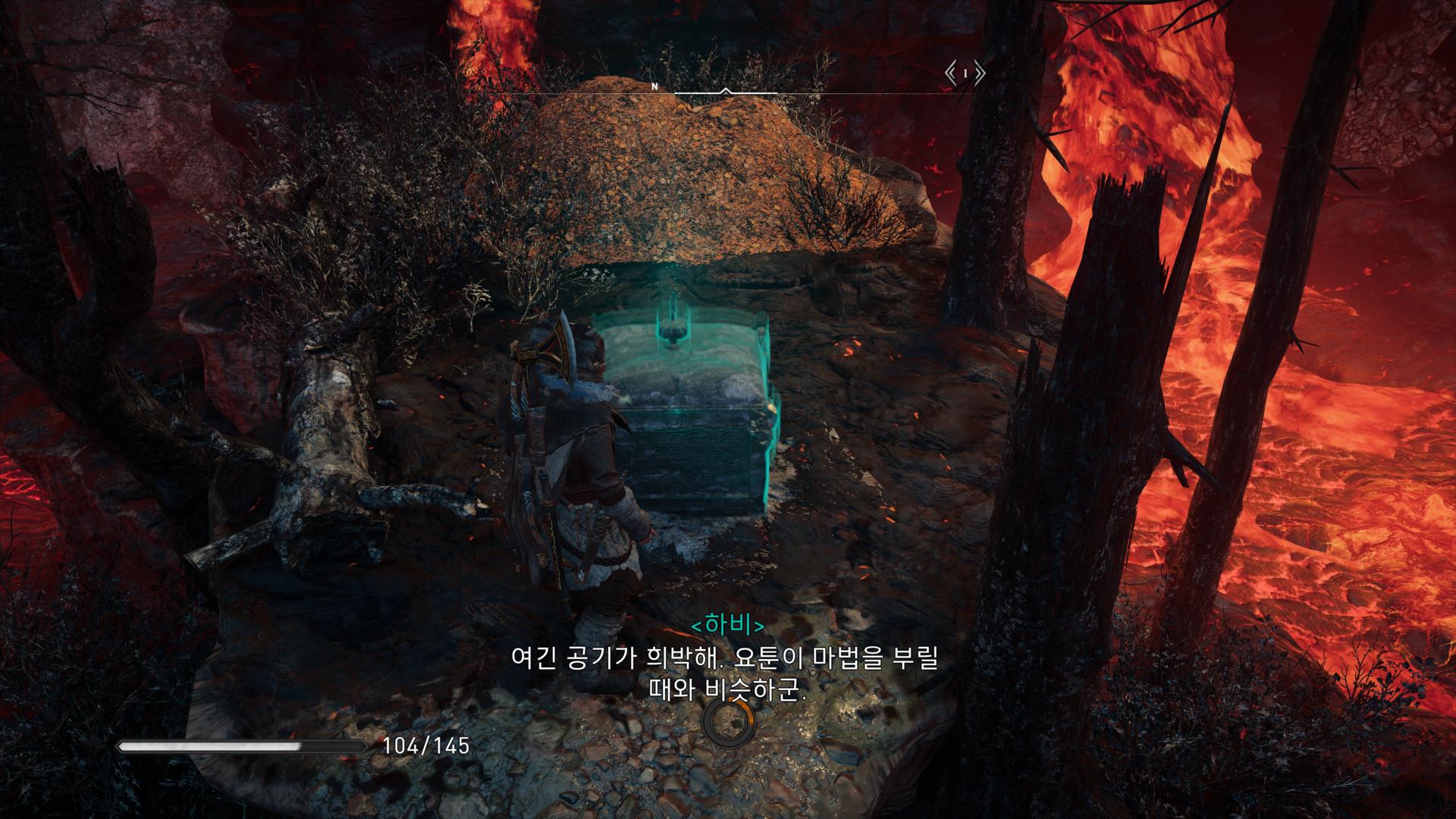
Task: Click the left chevron beside the quest counter
Action: coord(949,73)
